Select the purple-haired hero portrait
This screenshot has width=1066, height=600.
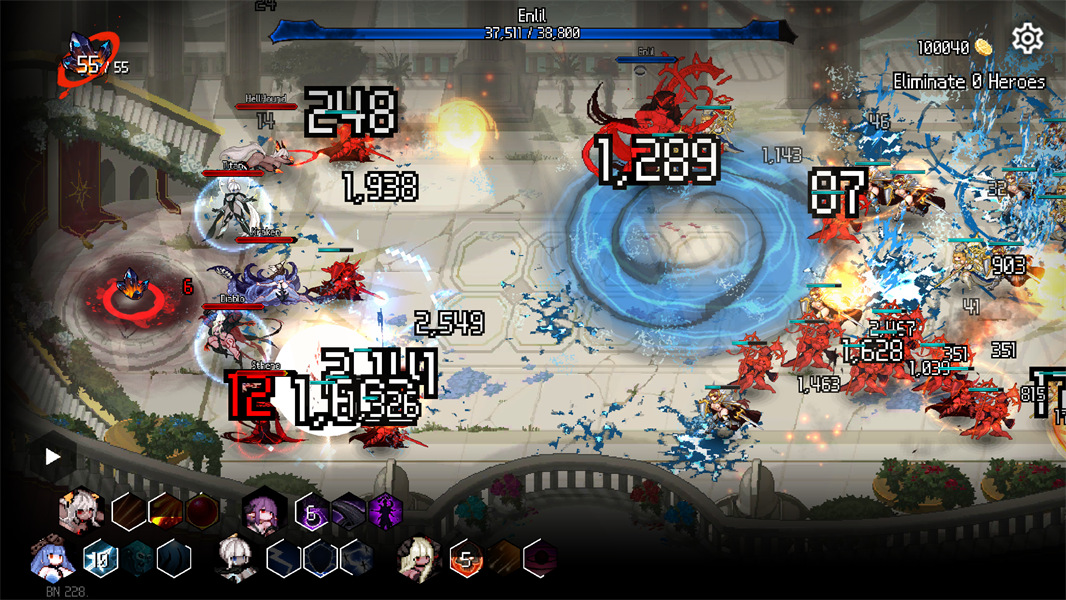(x=266, y=512)
